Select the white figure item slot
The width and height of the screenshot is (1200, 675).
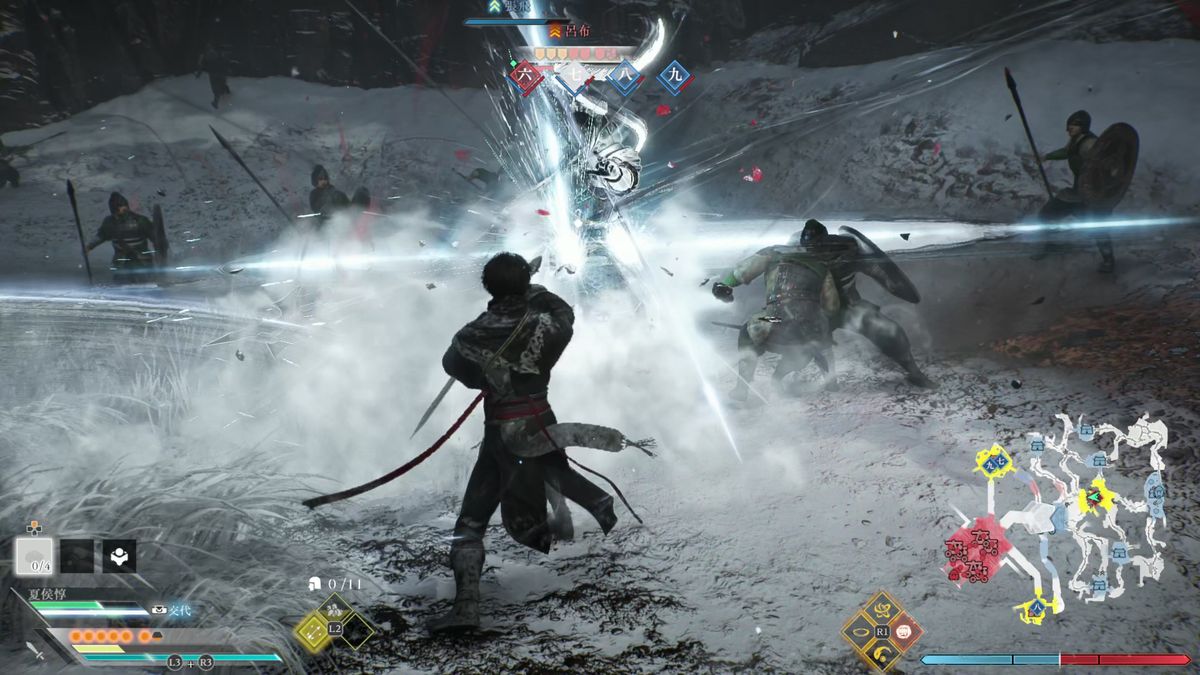(119, 556)
